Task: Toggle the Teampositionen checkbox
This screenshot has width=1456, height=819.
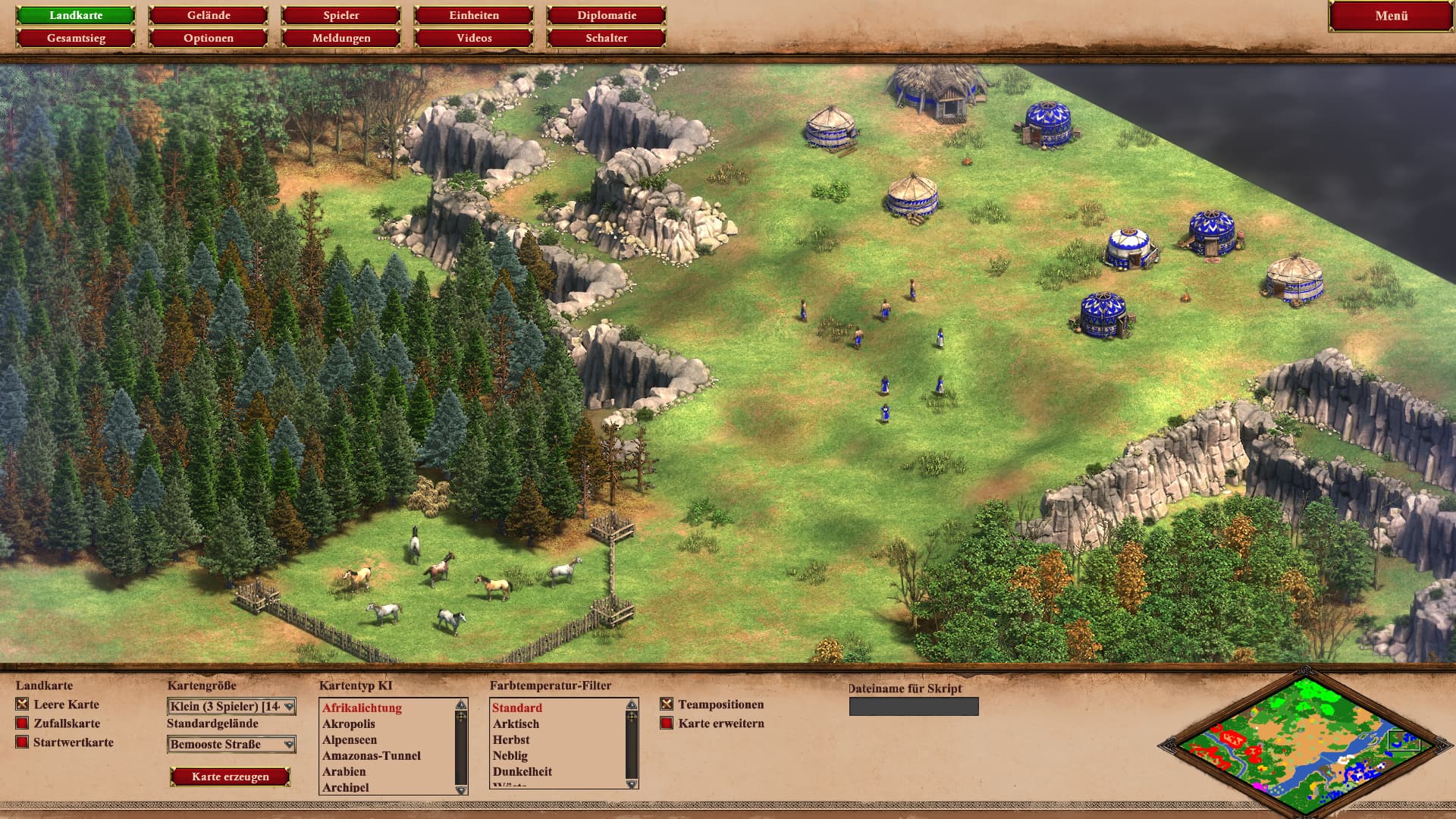Action: [667, 704]
